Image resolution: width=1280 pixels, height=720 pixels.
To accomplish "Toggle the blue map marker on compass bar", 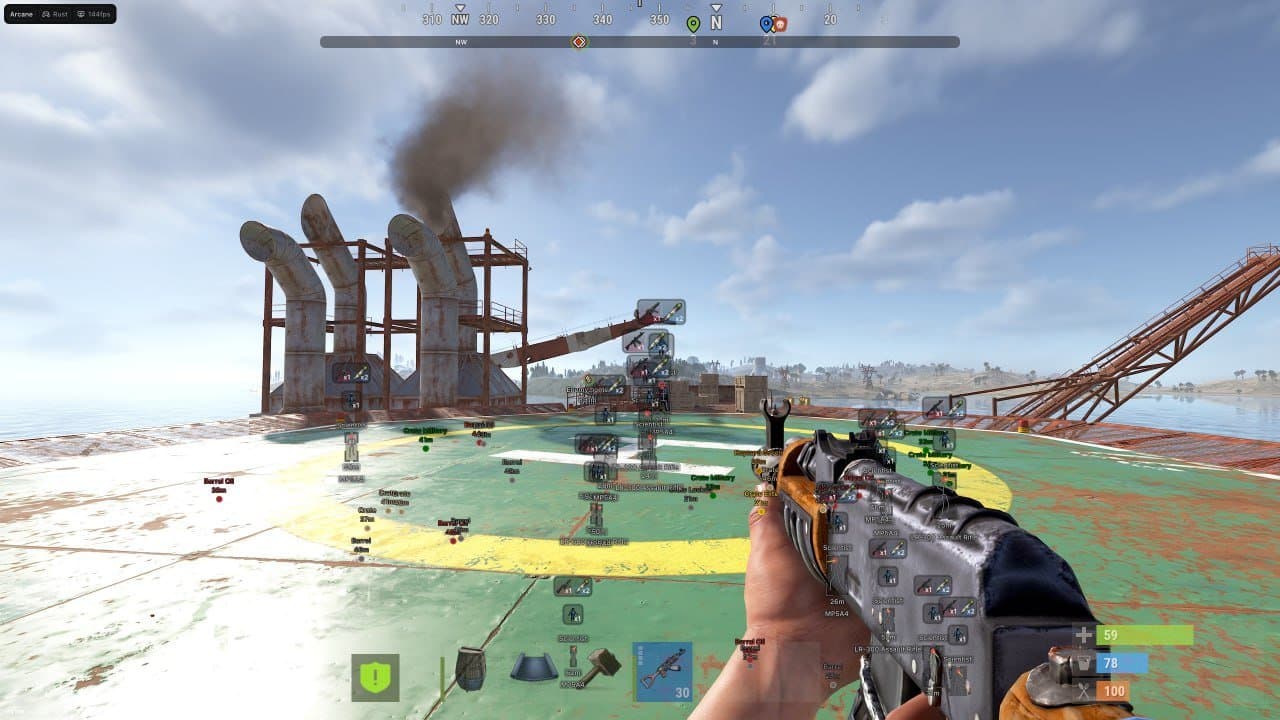I will (x=766, y=23).
